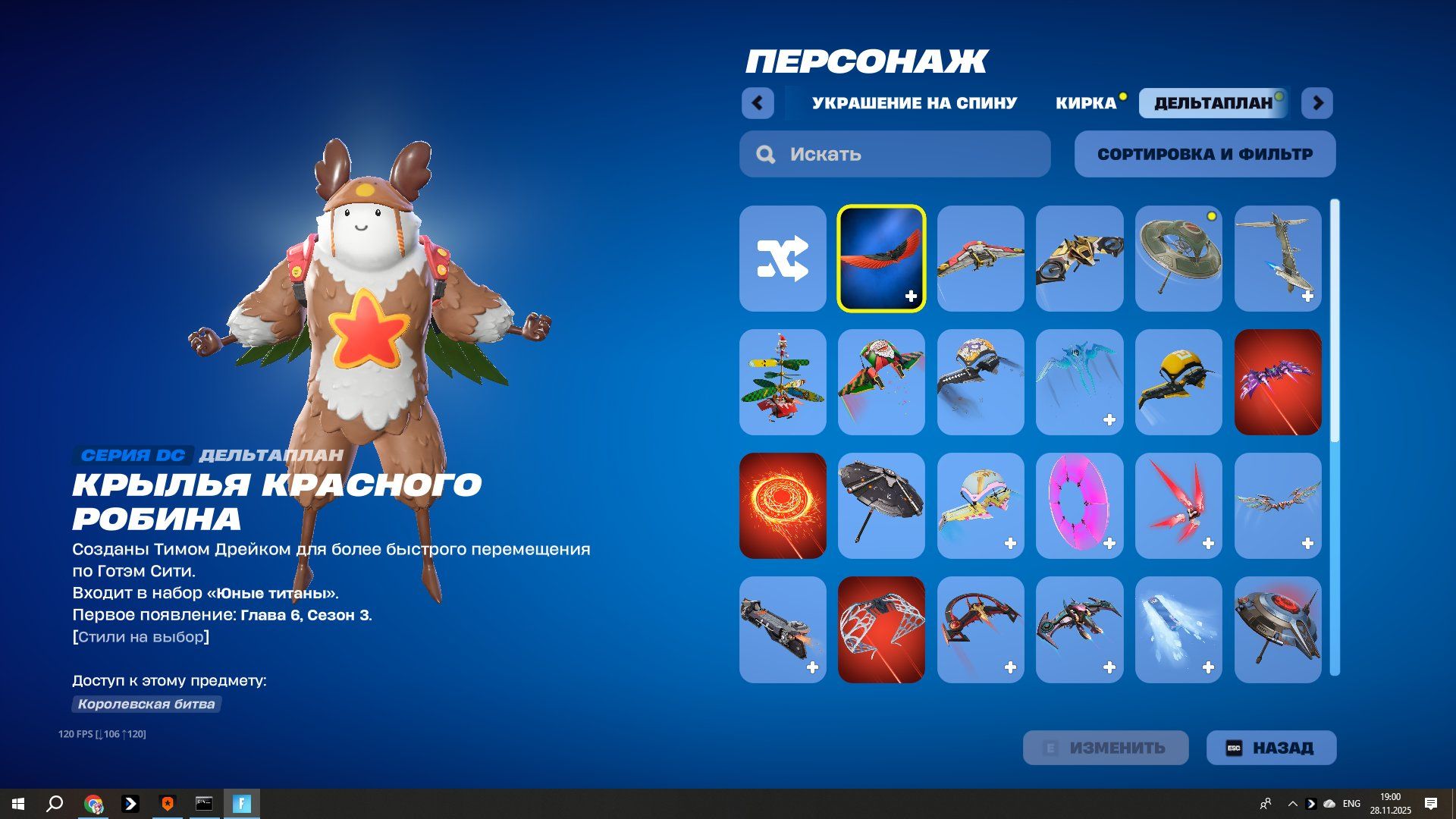Focus the Искать search field

point(895,154)
